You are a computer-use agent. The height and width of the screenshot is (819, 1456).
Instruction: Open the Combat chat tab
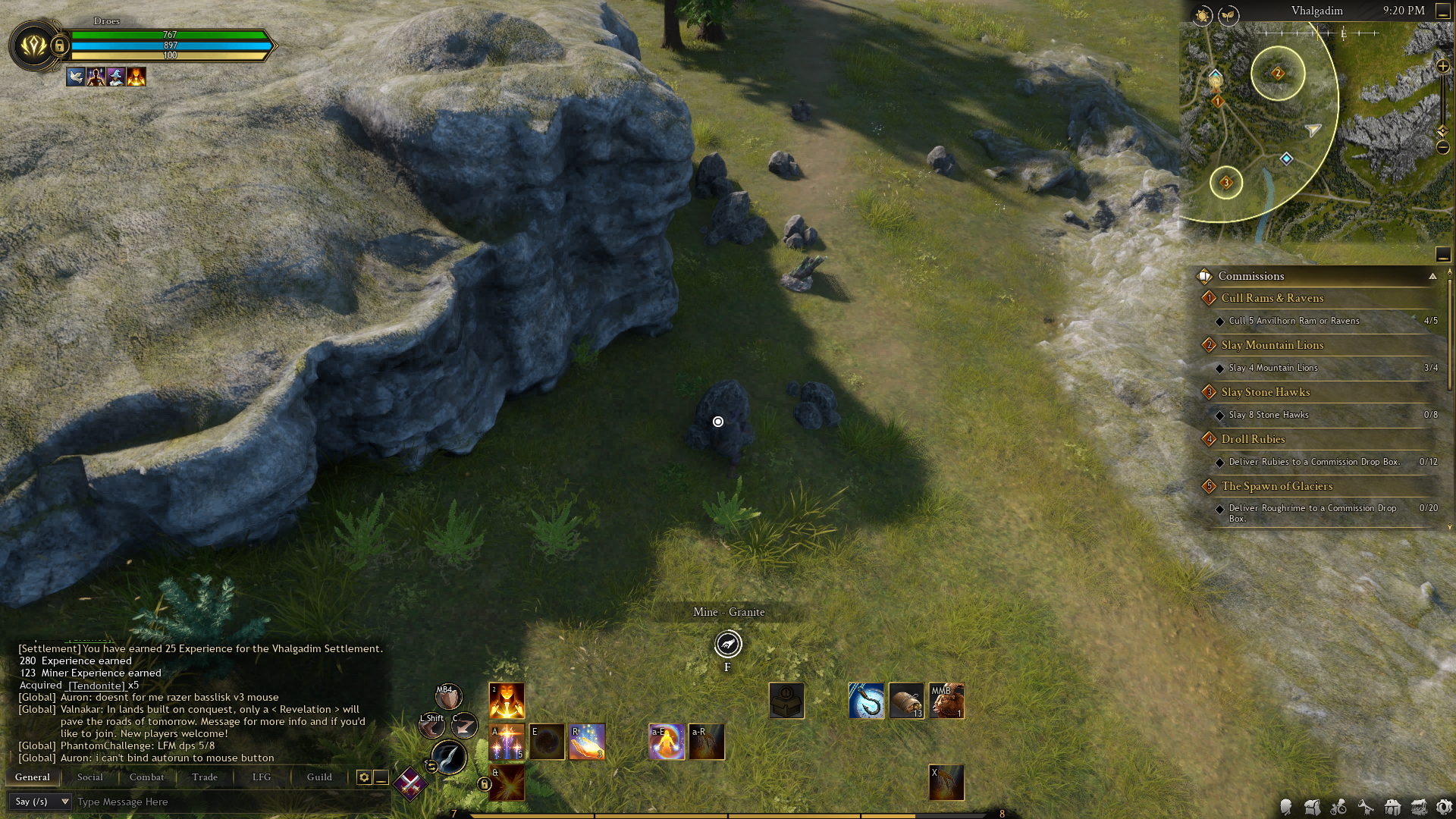[146, 777]
